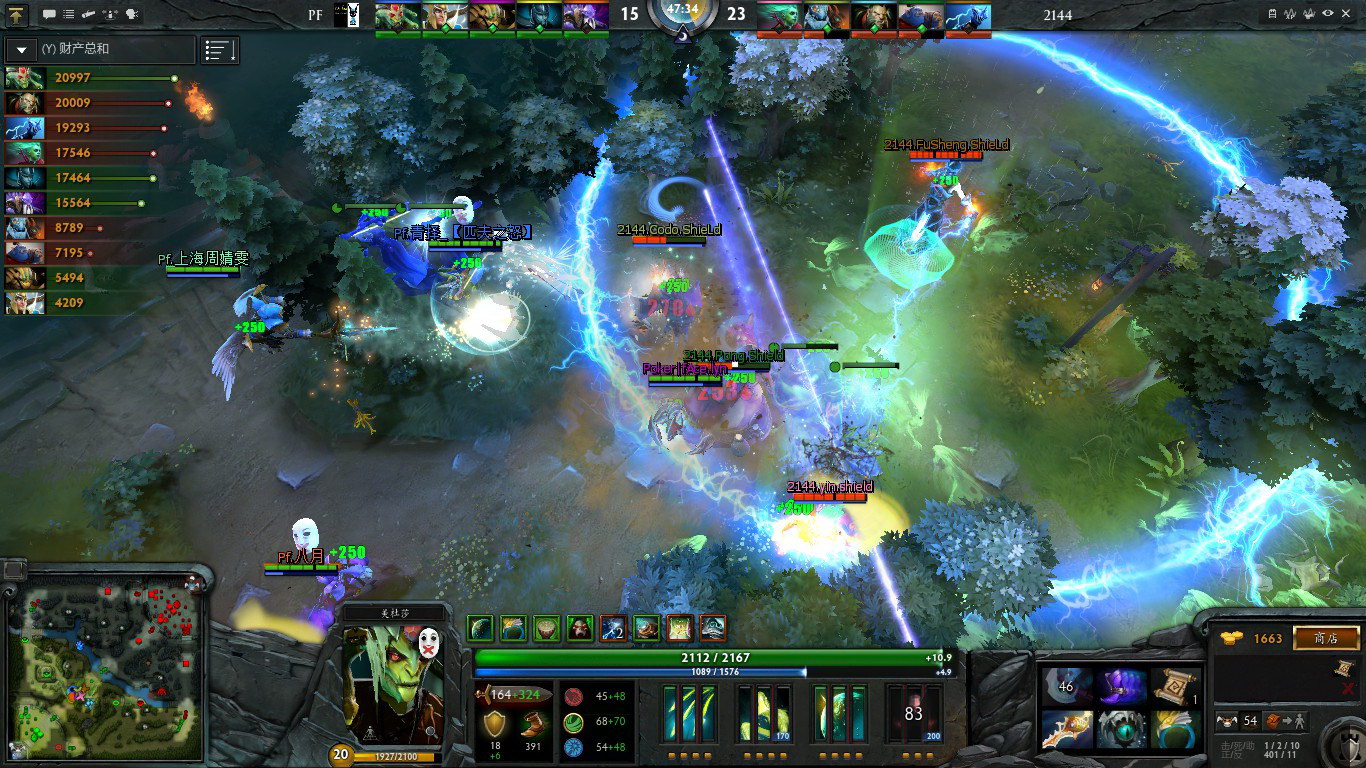Open the chat speech bubble icon

49,15
